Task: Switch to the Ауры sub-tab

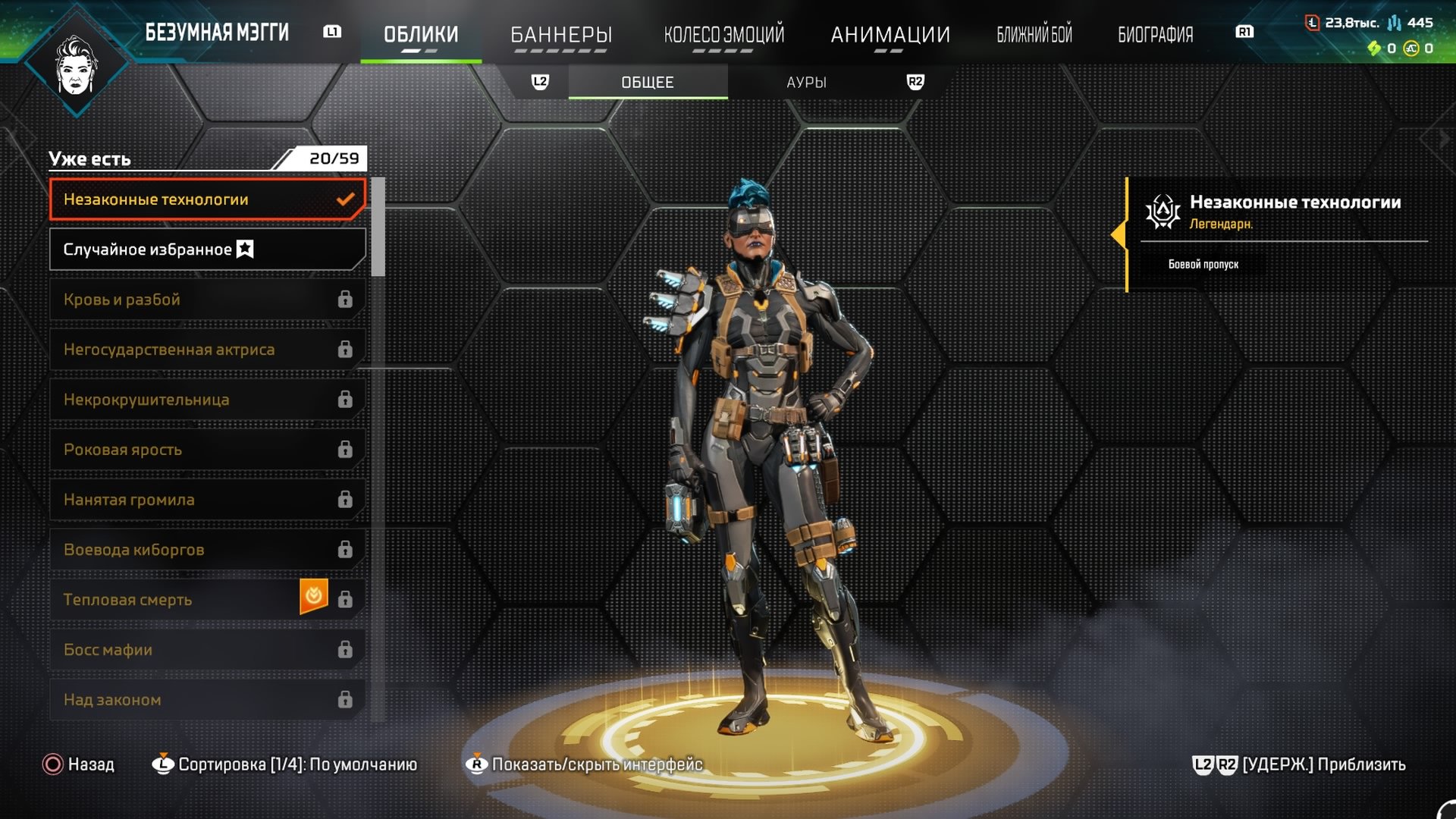Action: pyautogui.click(x=806, y=82)
